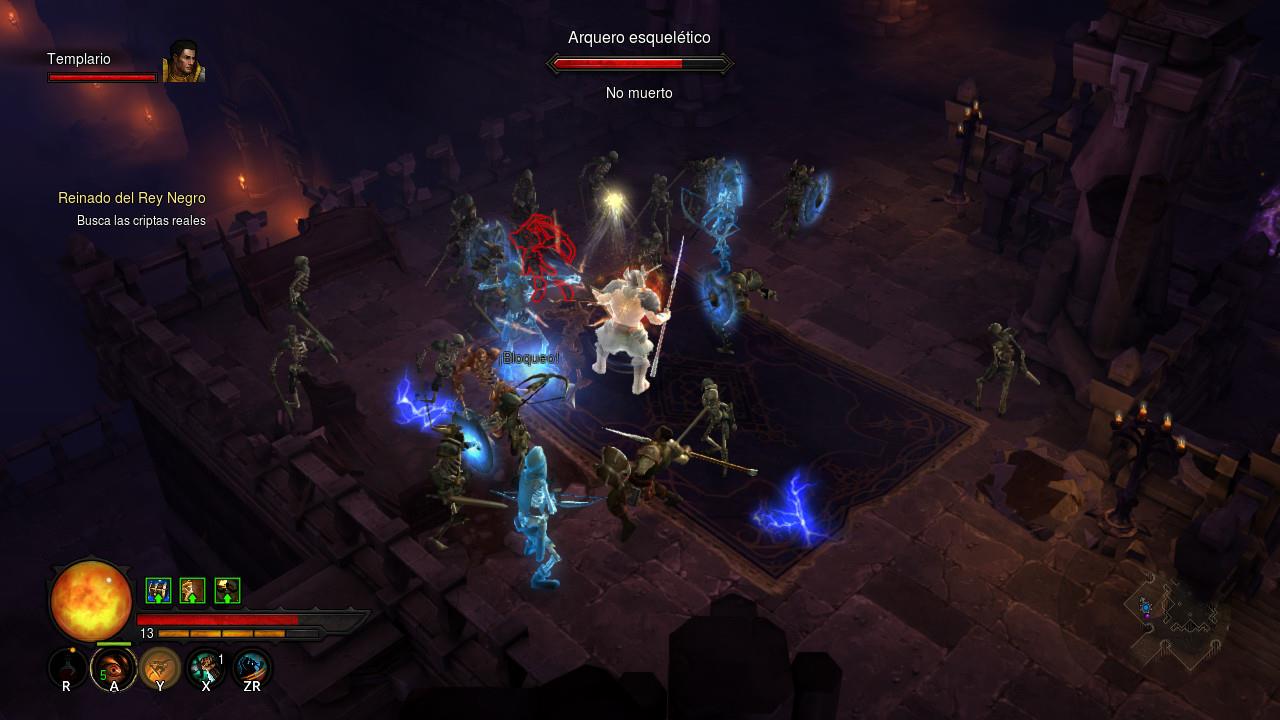Inspect the middle brown buff icon
Image resolution: width=1280 pixels, height=720 pixels.
(192, 591)
